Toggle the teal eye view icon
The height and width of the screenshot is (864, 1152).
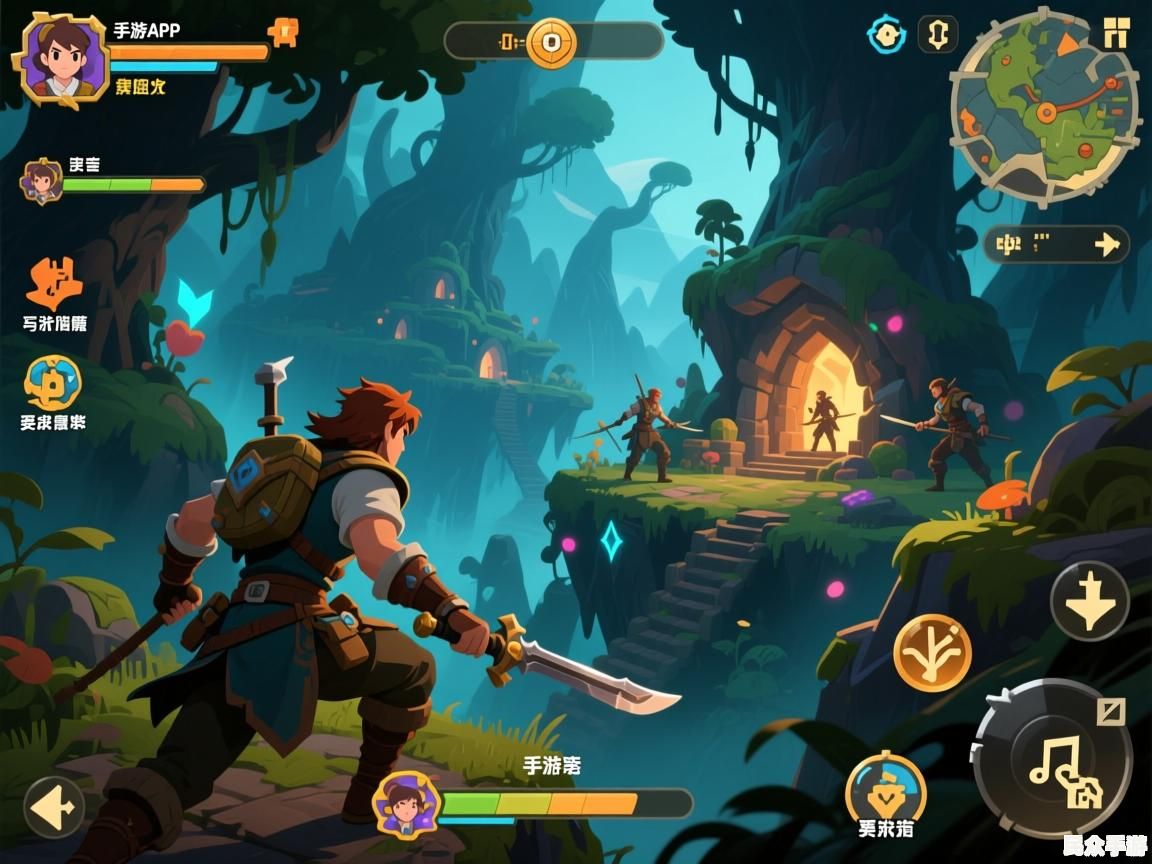coord(885,36)
